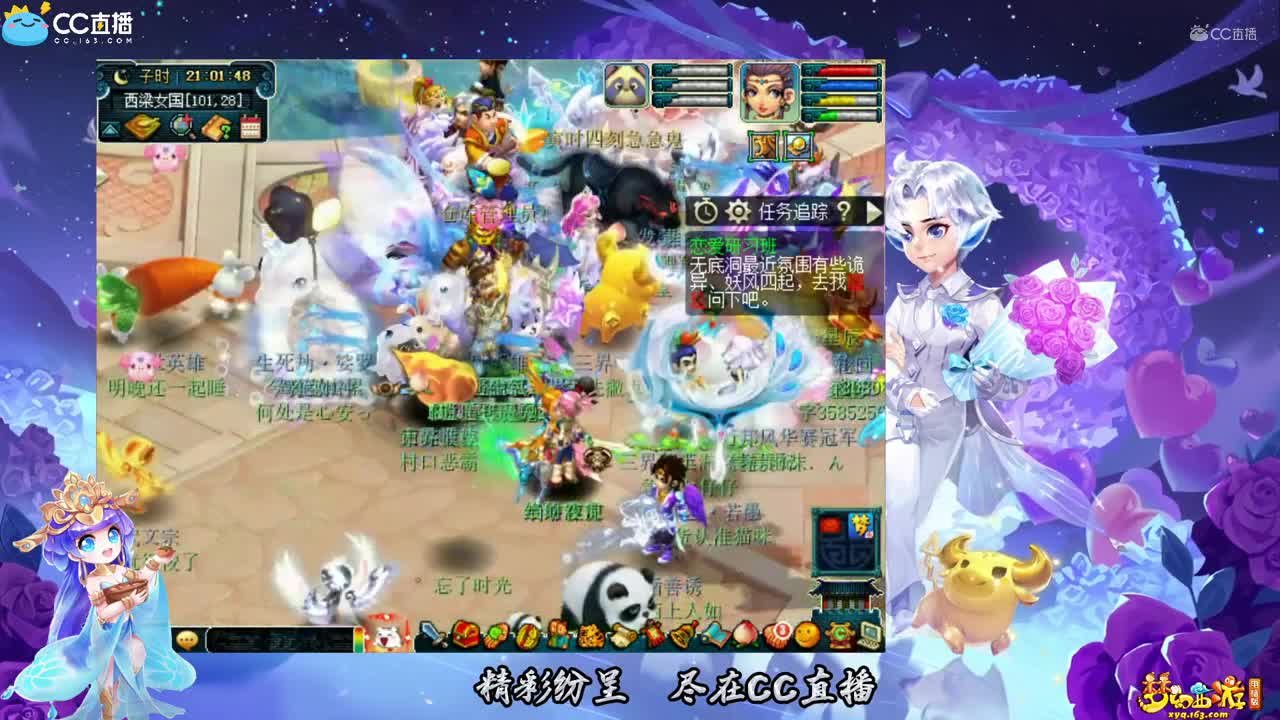The image size is (1280, 720).
Task: Open the summon pet orb icon
Action: point(496,635)
